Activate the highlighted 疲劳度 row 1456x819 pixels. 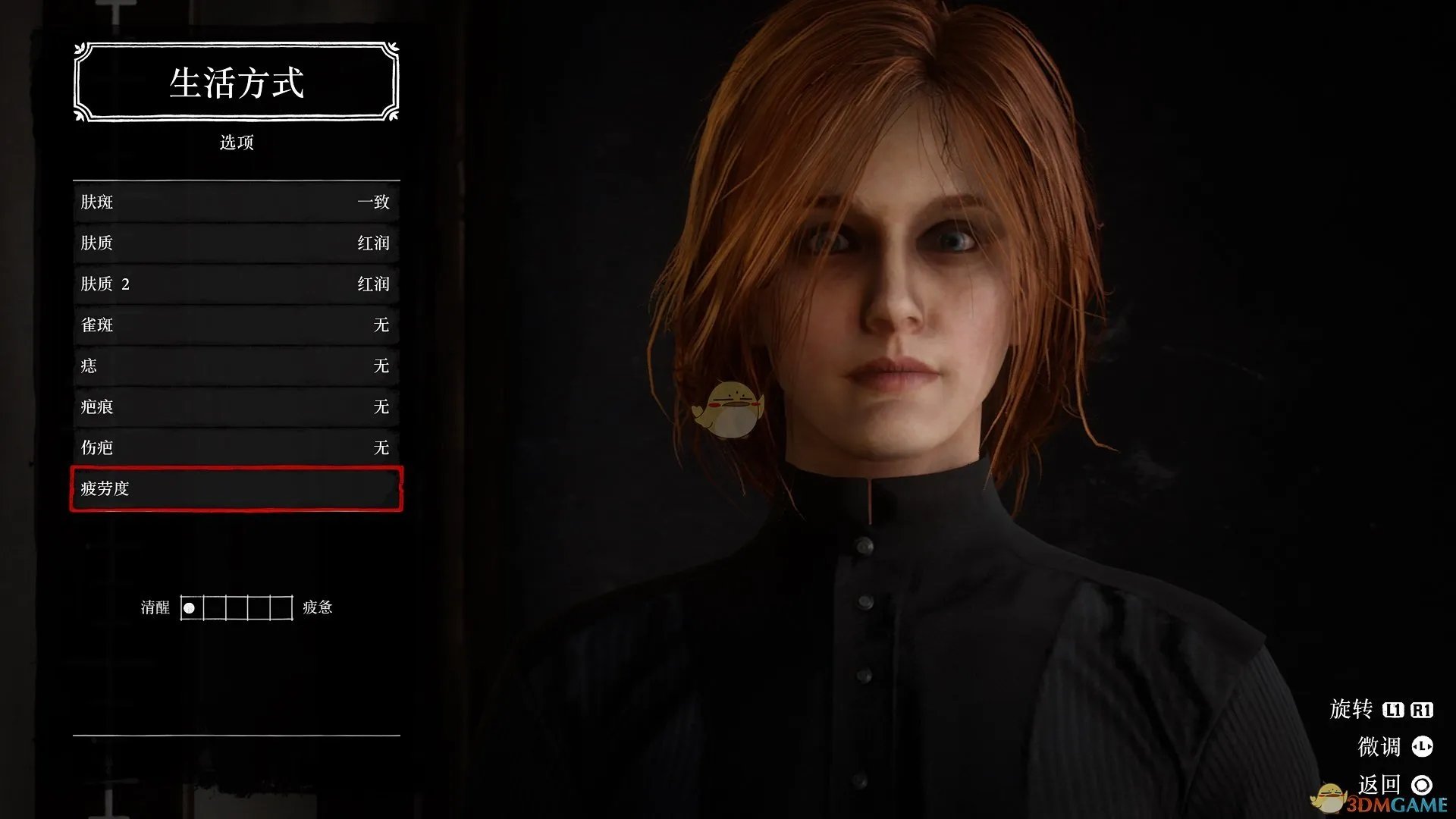(x=236, y=488)
